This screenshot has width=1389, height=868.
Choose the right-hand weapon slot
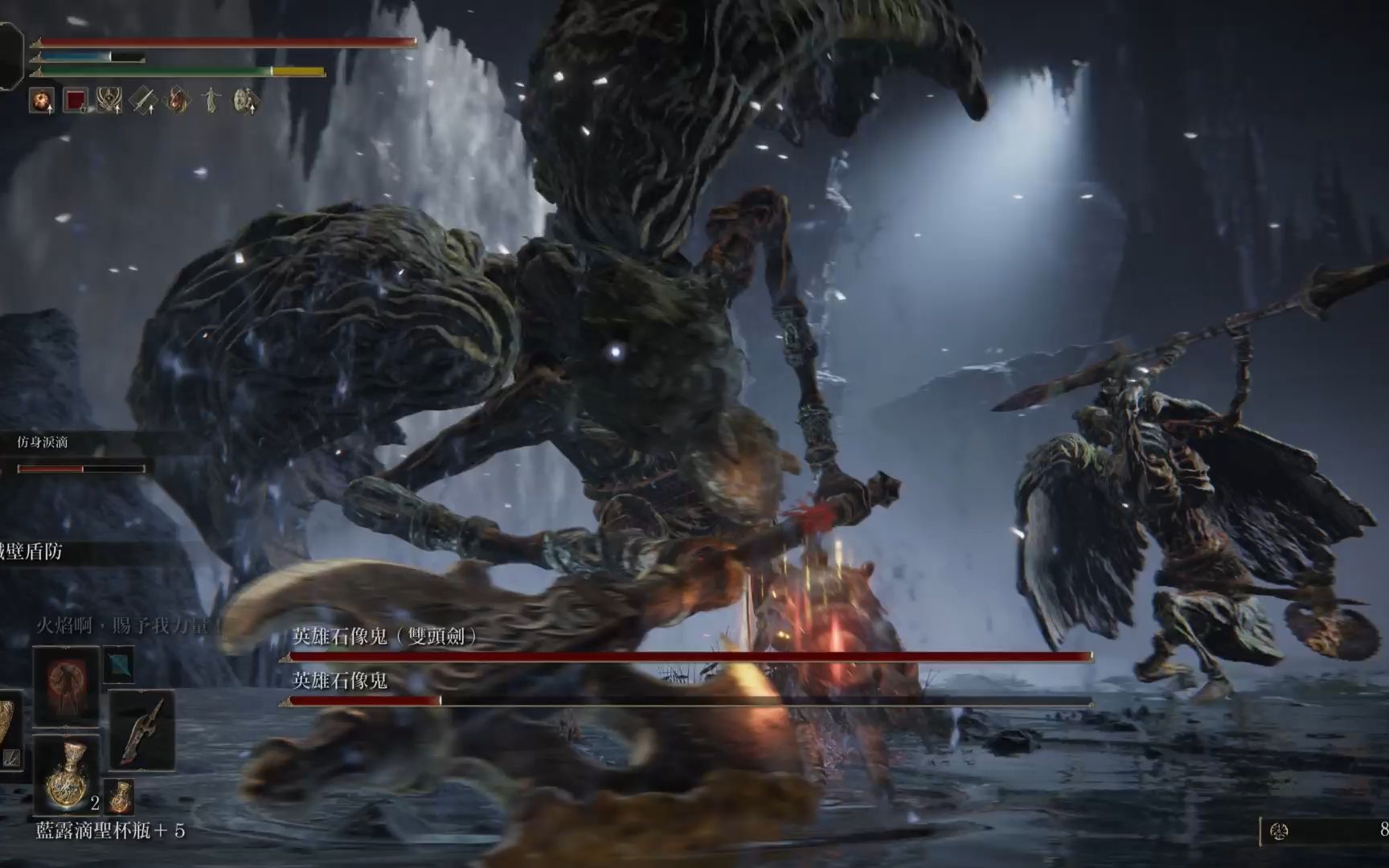pos(141,730)
